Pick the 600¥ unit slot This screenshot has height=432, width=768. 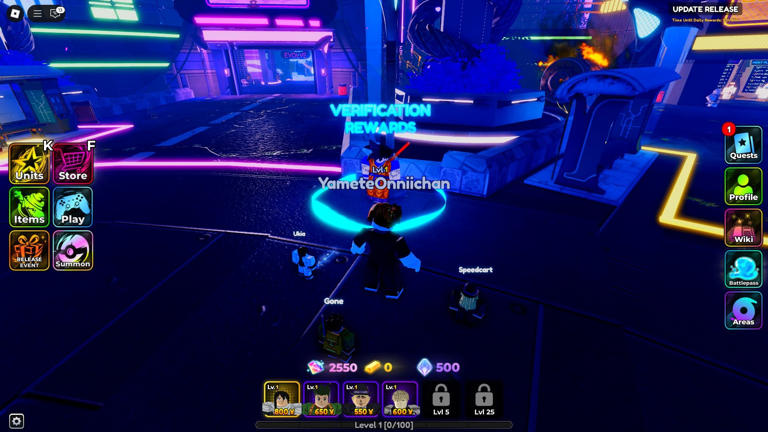pos(401,399)
